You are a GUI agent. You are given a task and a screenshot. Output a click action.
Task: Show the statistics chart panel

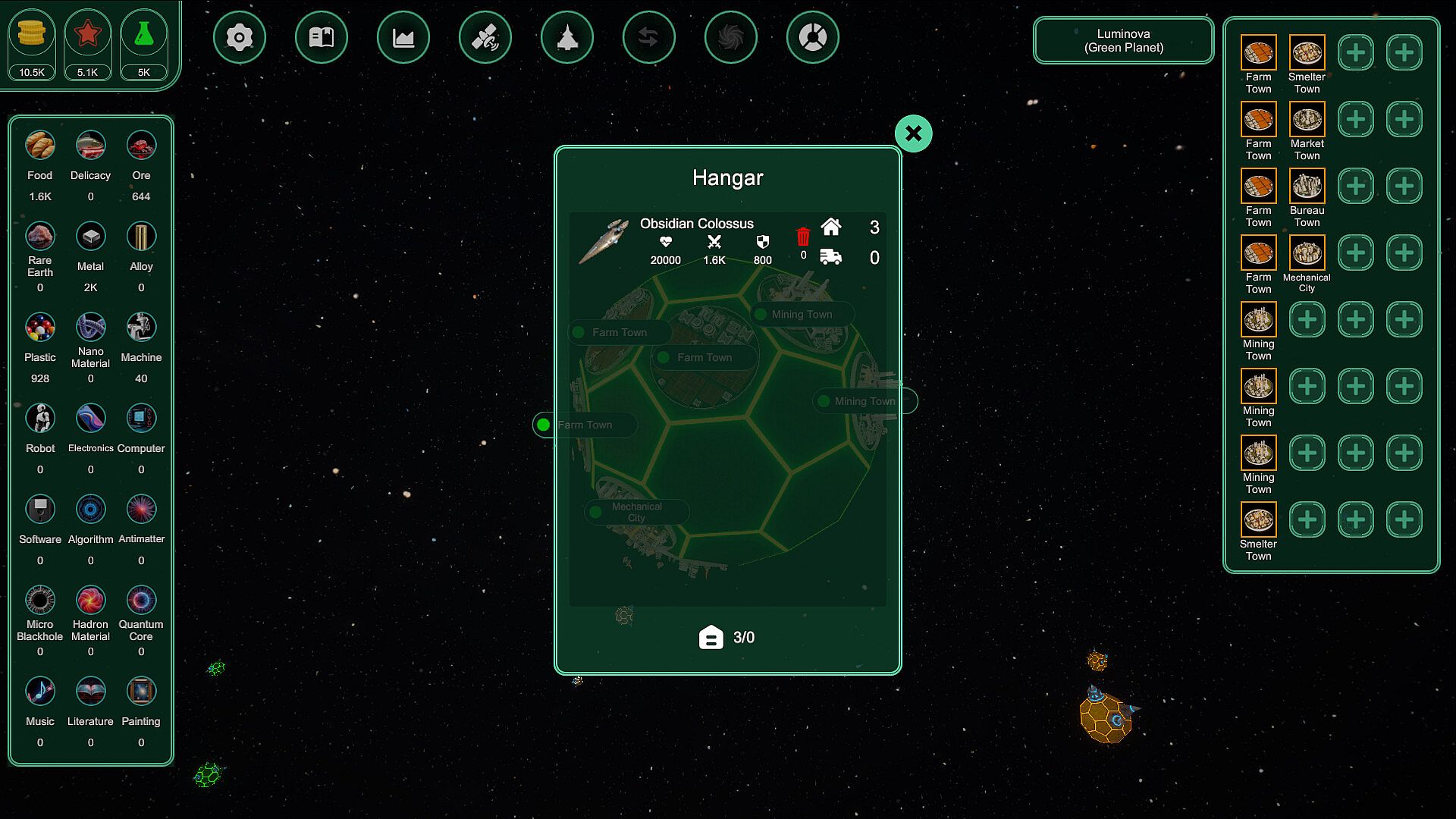(x=403, y=37)
